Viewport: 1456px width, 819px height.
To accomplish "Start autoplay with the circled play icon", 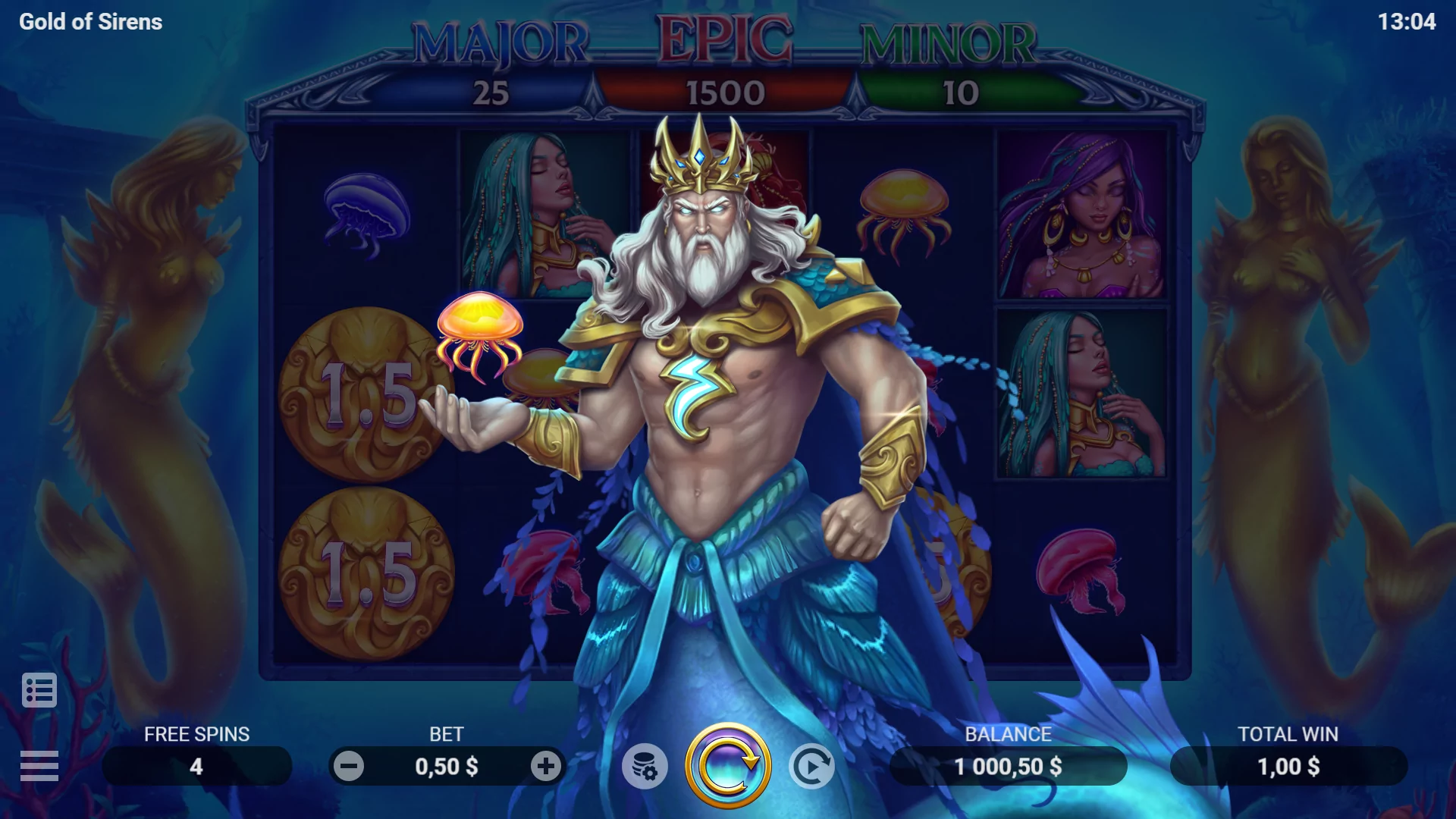I will (x=811, y=765).
